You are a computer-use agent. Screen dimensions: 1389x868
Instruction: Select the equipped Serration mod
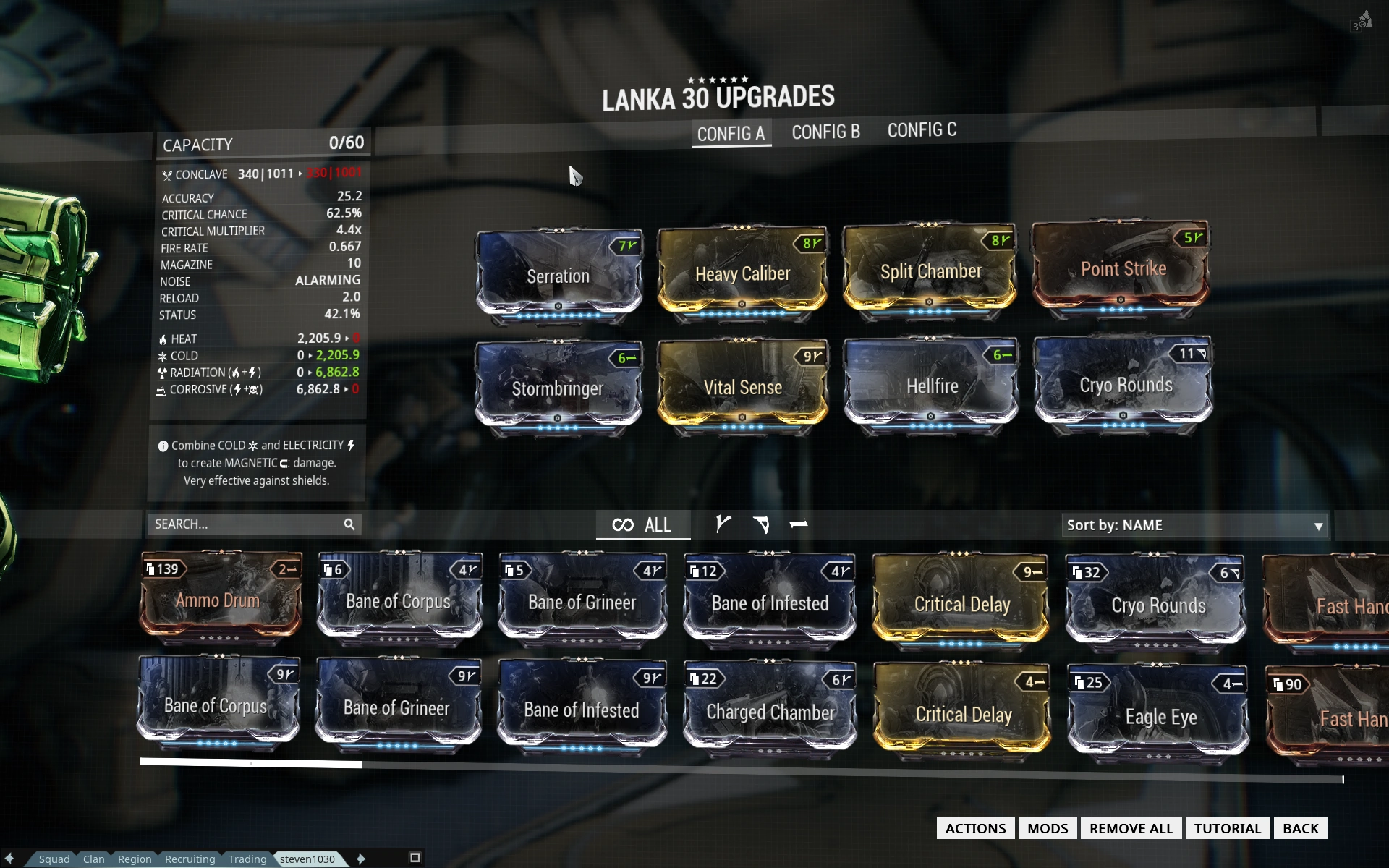tap(558, 275)
